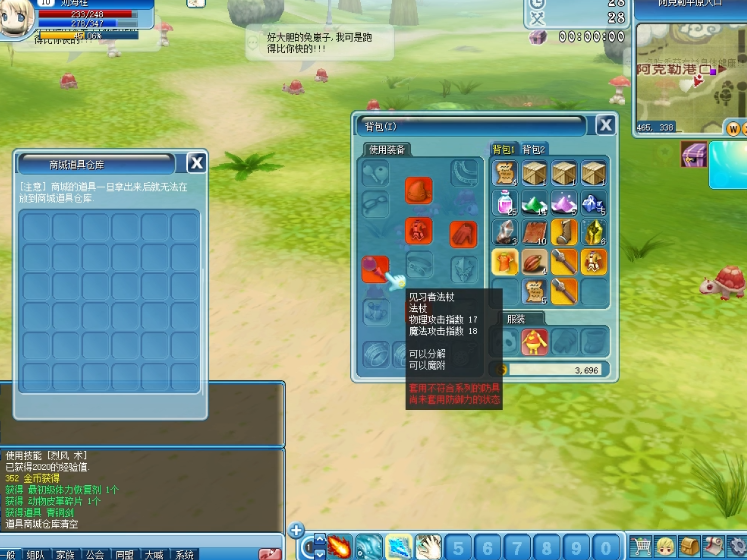Open the shopping cart mall icon

(x=641, y=546)
